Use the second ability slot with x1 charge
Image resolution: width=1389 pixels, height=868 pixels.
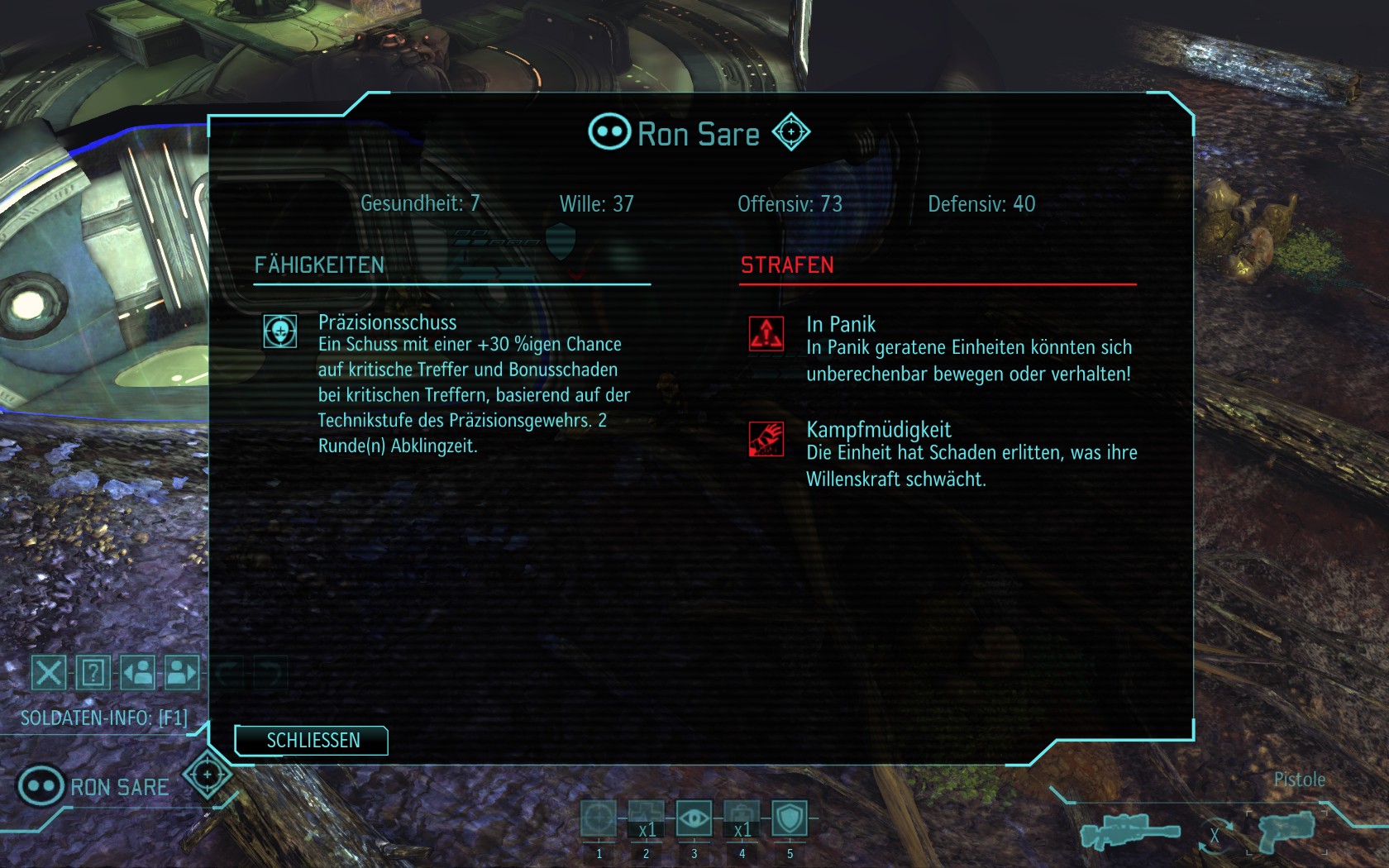pos(647,819)
